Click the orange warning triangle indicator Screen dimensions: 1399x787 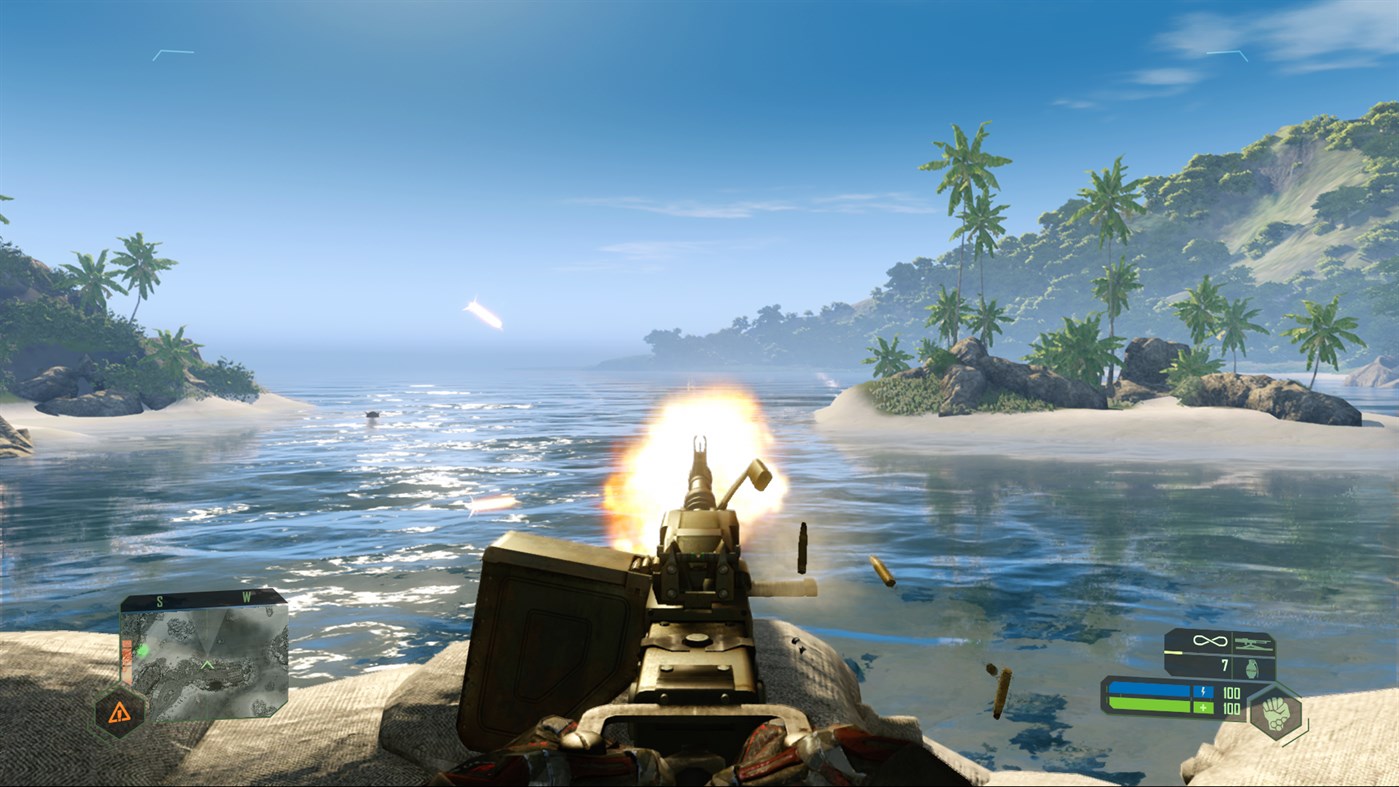point(120,711)
